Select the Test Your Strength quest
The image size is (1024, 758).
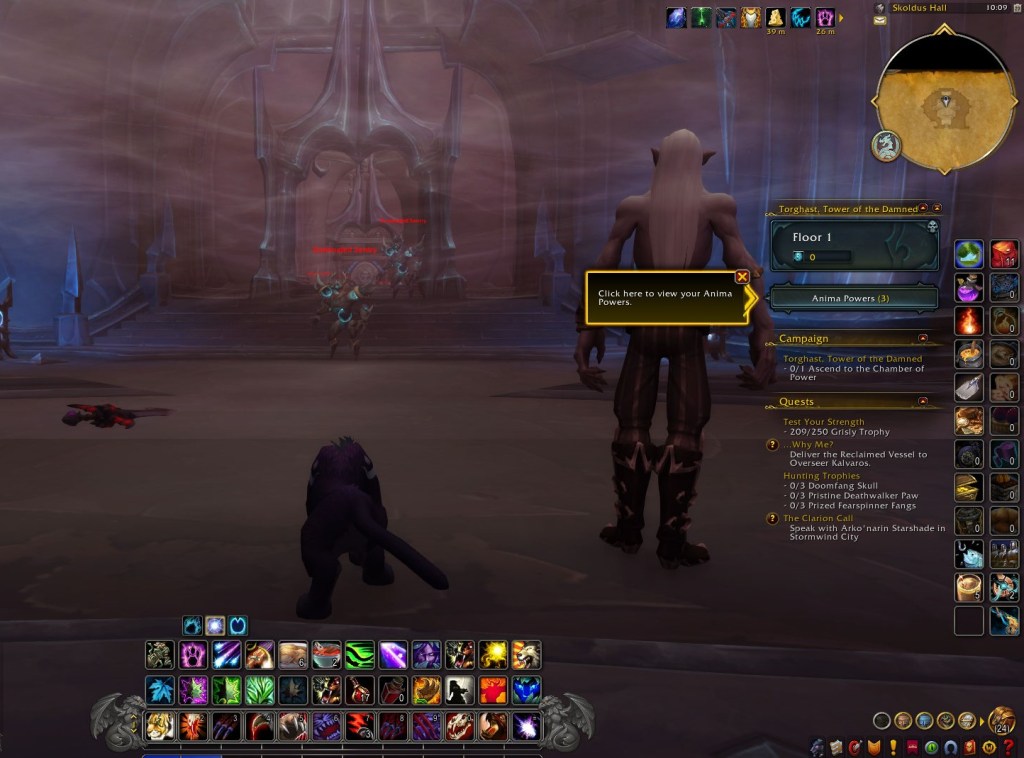[x=823, y=422]
